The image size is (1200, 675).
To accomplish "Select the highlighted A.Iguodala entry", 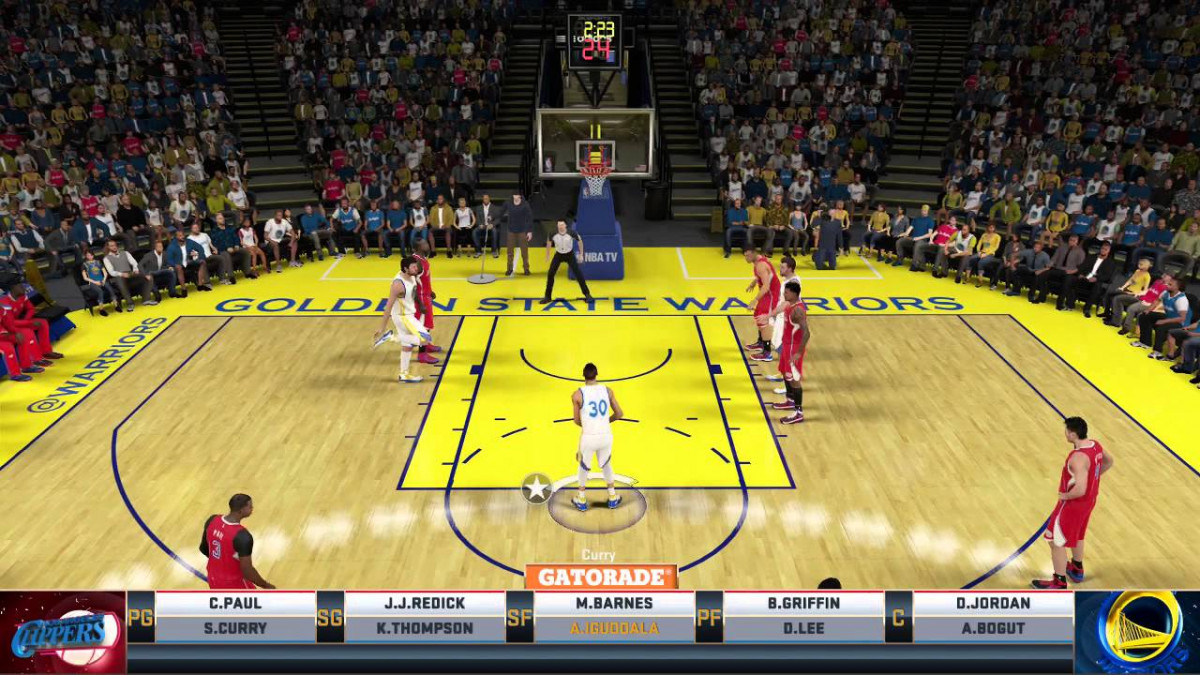I will coord(614,629).
